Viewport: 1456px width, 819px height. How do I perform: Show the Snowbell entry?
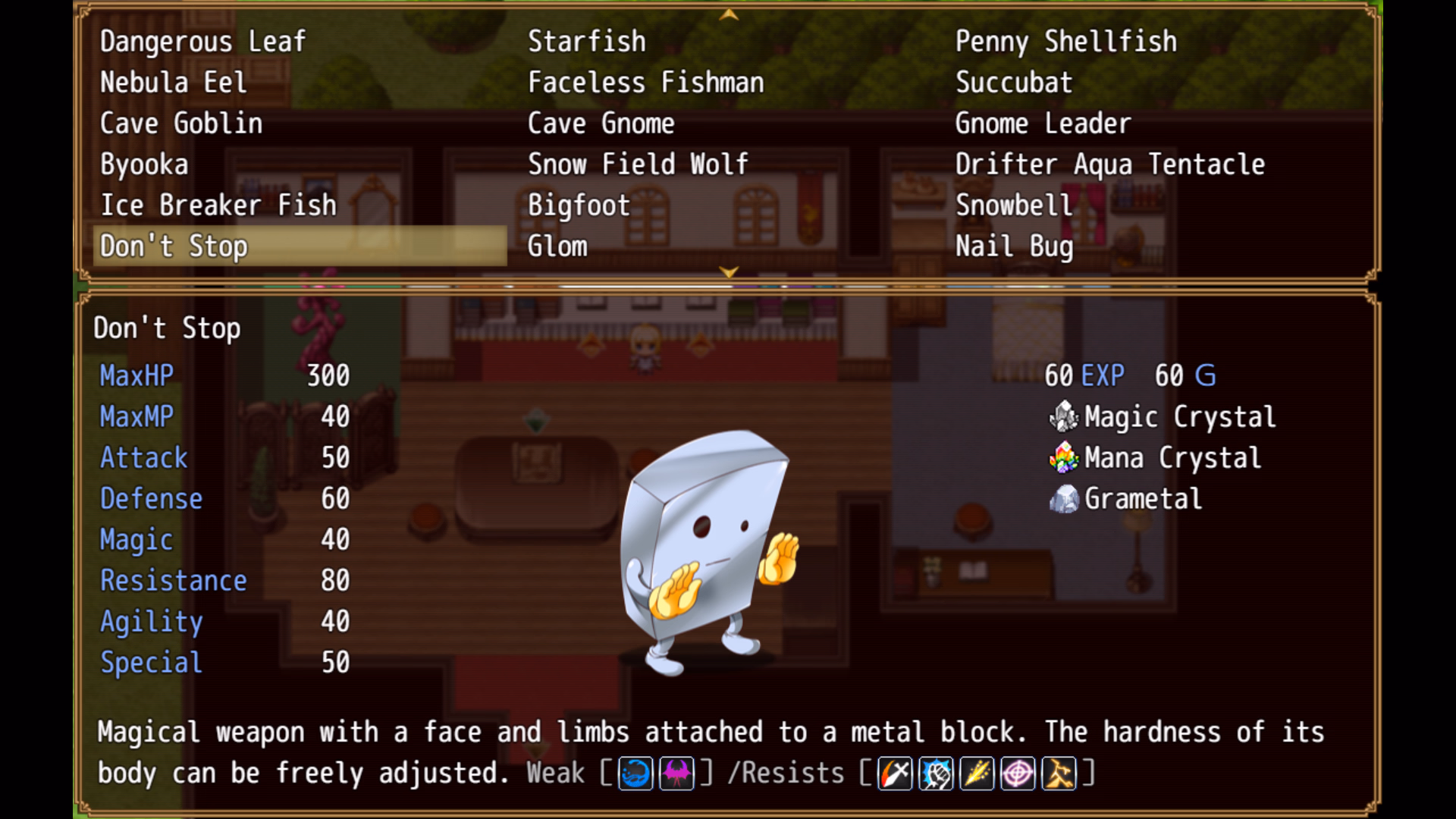1014,206
